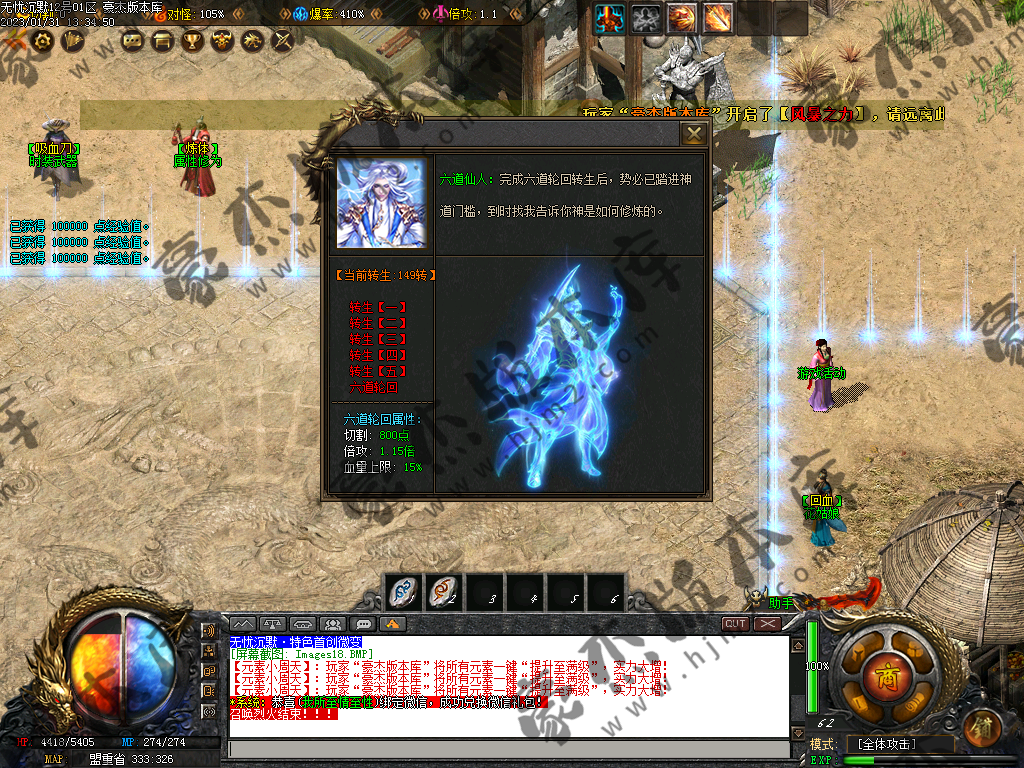Viewport: 1024px width, 768px height.
Task: Use the red rune in hotbar slot 2
Action: [443, 593]
